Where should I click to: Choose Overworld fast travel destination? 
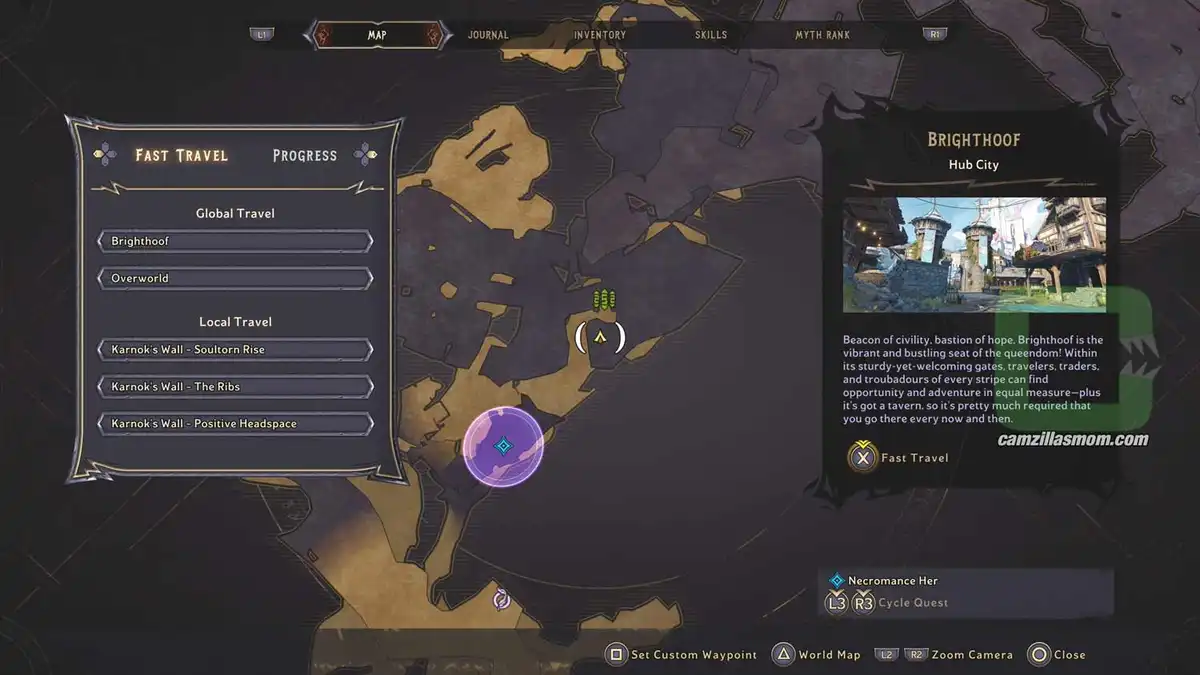point(235,278)
